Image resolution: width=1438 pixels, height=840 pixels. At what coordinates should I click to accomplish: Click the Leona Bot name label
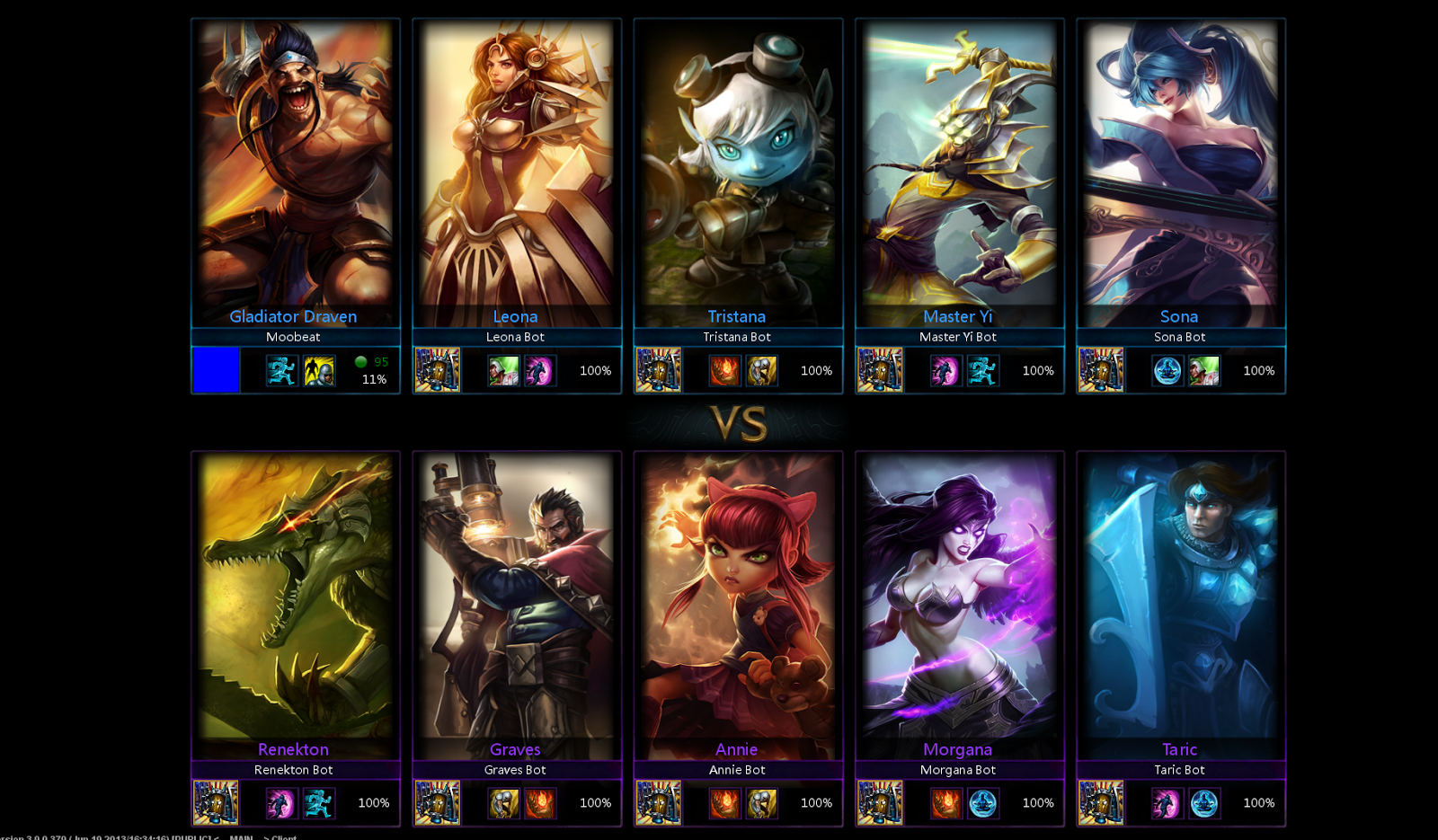tap(515, 337)
